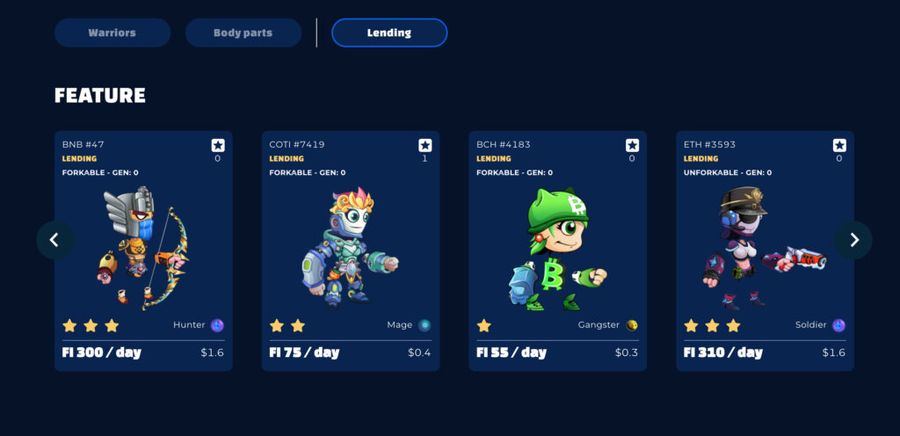Select the Lending tab
This screenshot has height=436, width=900.
coord(389,33)
